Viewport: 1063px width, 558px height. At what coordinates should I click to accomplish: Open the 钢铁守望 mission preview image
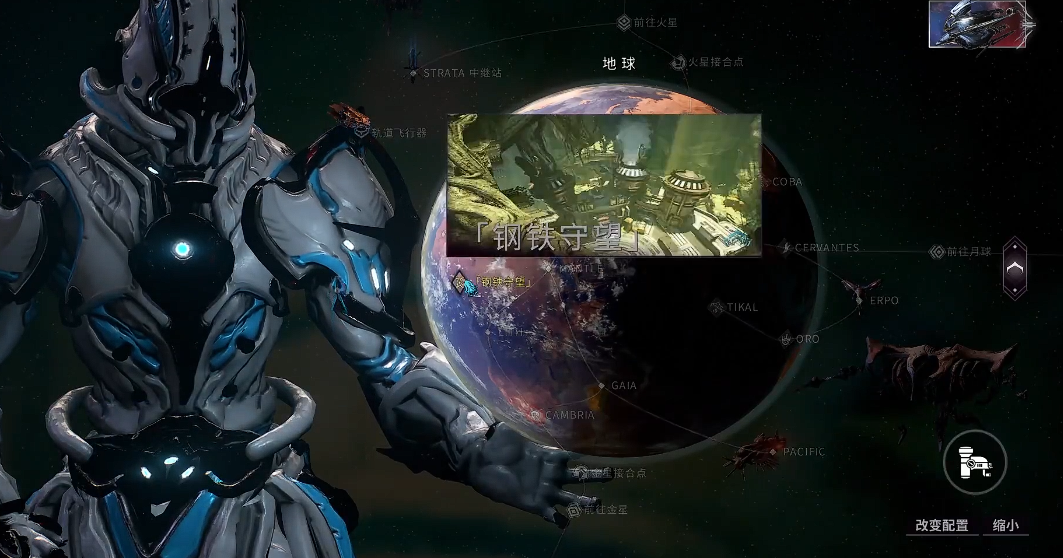click(604, 185)
